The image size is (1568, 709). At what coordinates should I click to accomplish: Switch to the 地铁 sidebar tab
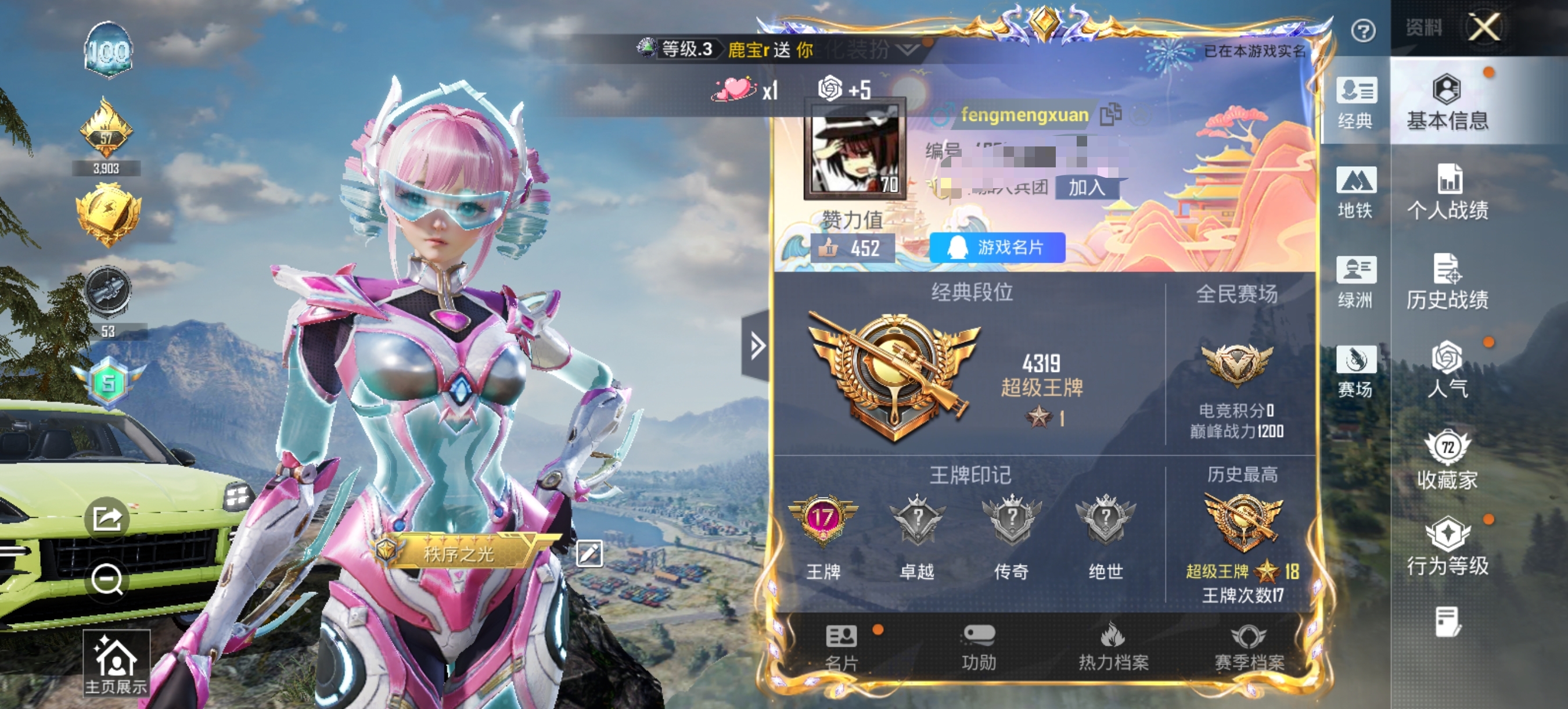1357,195
